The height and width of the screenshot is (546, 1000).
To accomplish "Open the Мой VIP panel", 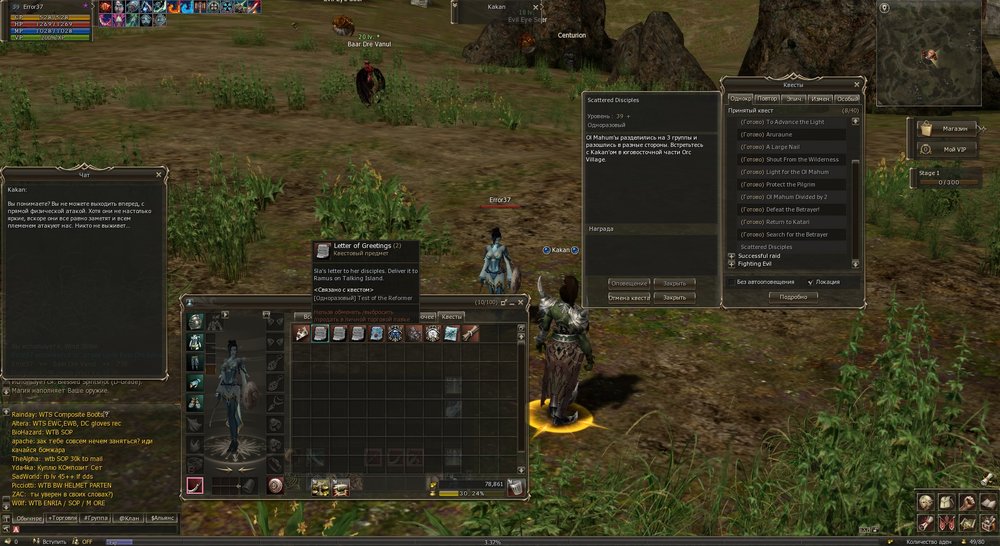I will (946, 149).
